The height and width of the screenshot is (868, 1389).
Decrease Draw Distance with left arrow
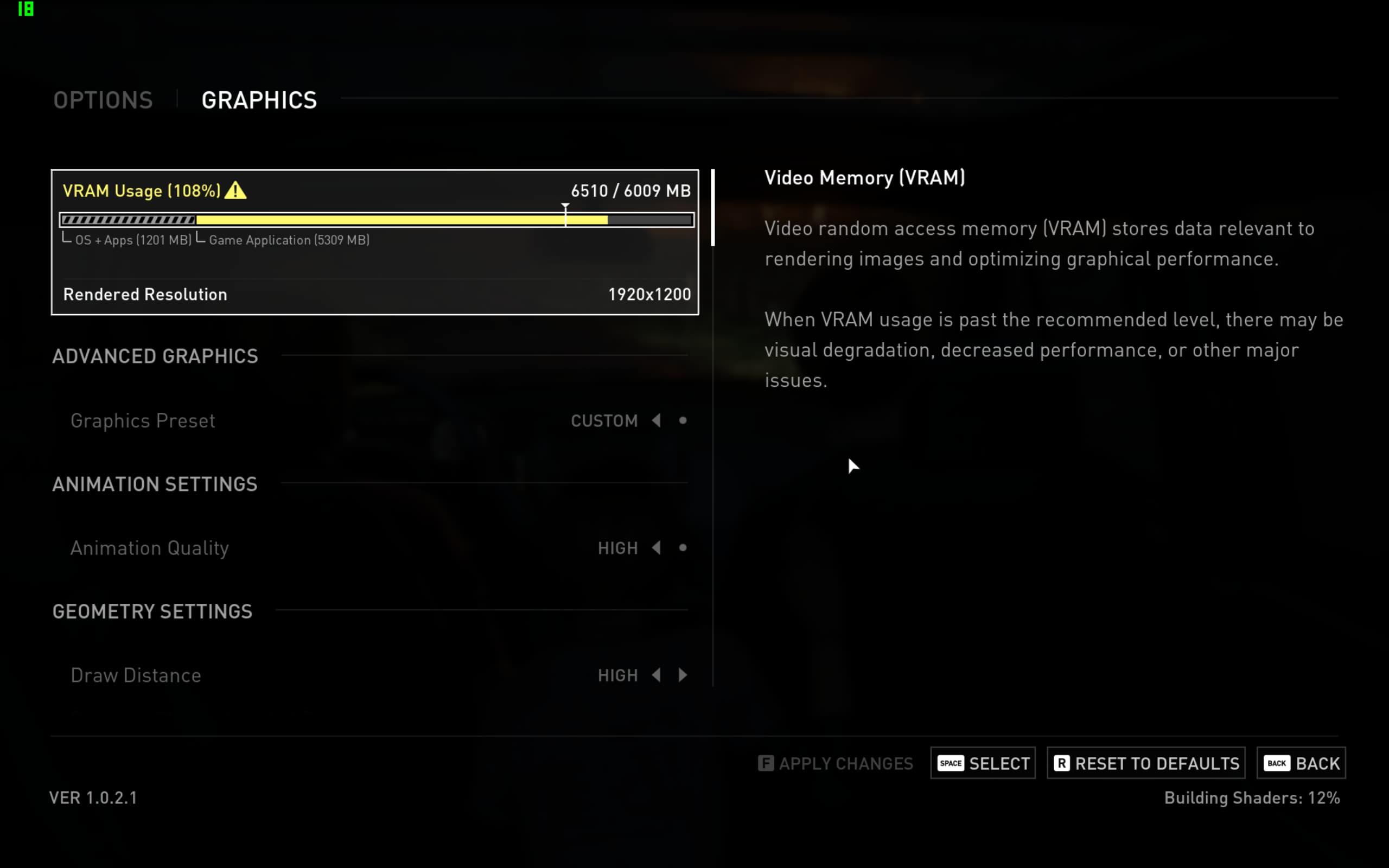coord(656,676)
